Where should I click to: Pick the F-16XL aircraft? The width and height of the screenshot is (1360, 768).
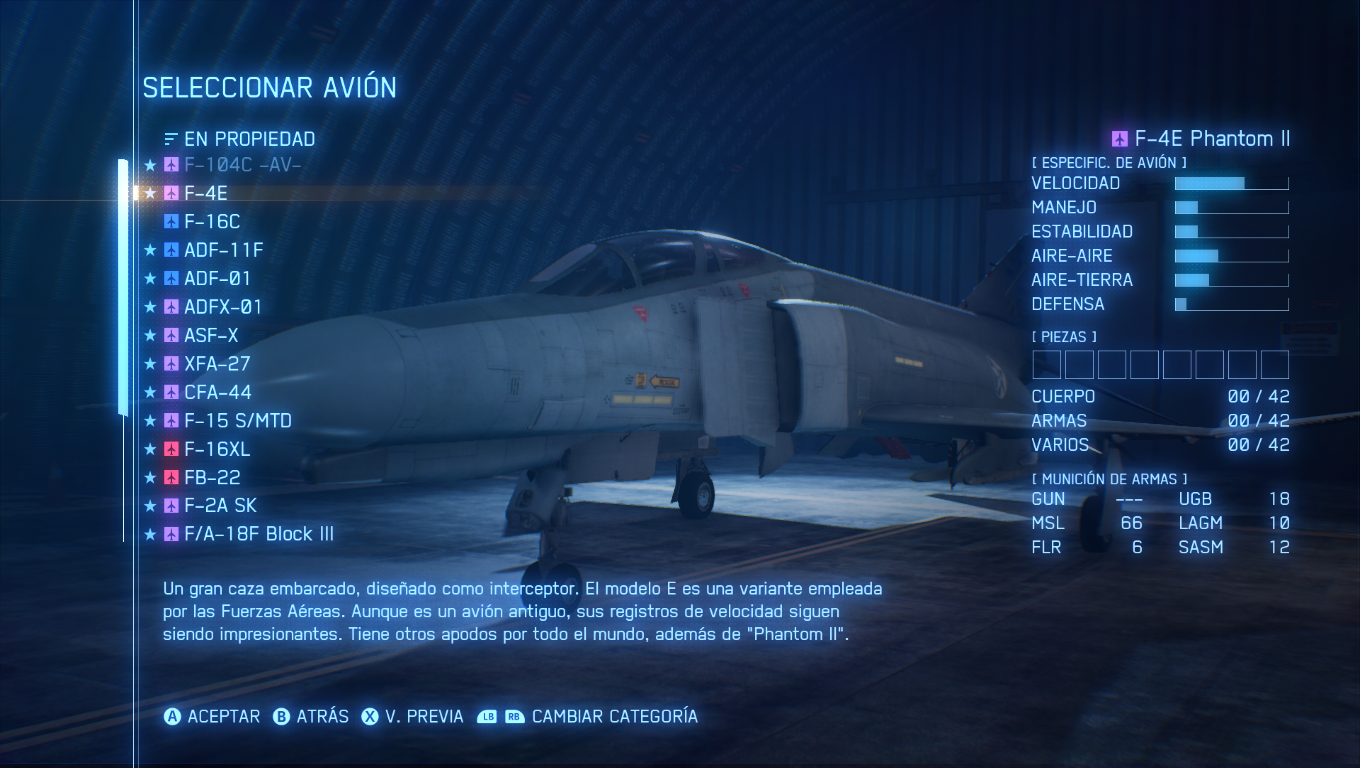point(217,450)
